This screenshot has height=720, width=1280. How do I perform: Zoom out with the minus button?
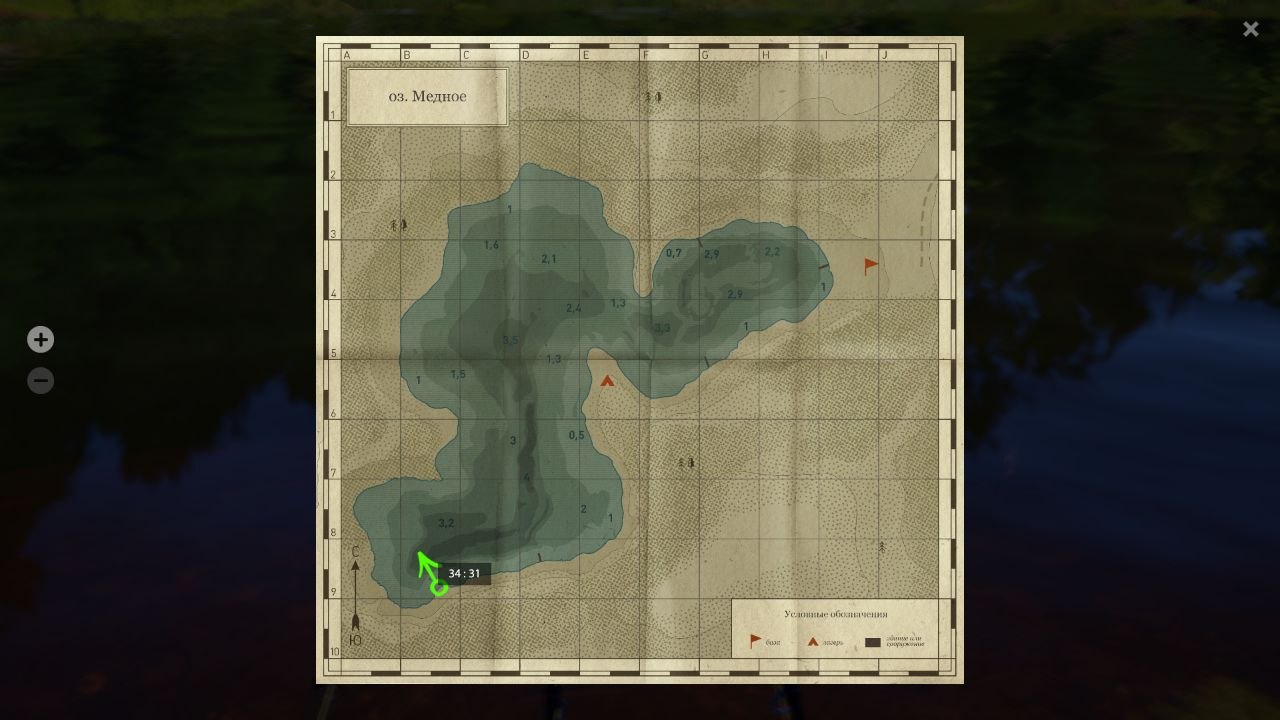point(40,380)
